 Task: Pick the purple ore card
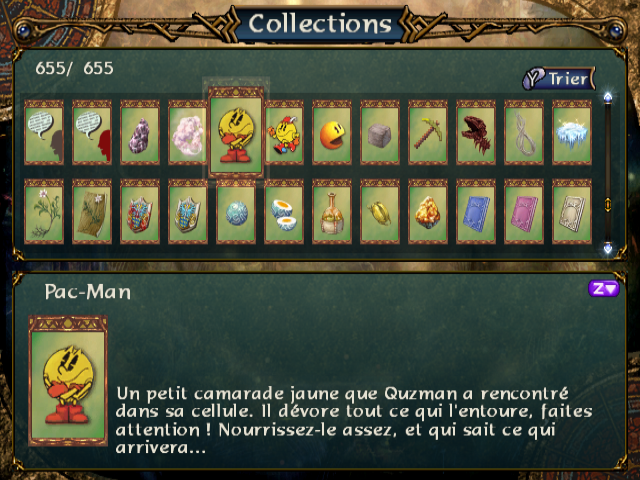pos(140,132)
